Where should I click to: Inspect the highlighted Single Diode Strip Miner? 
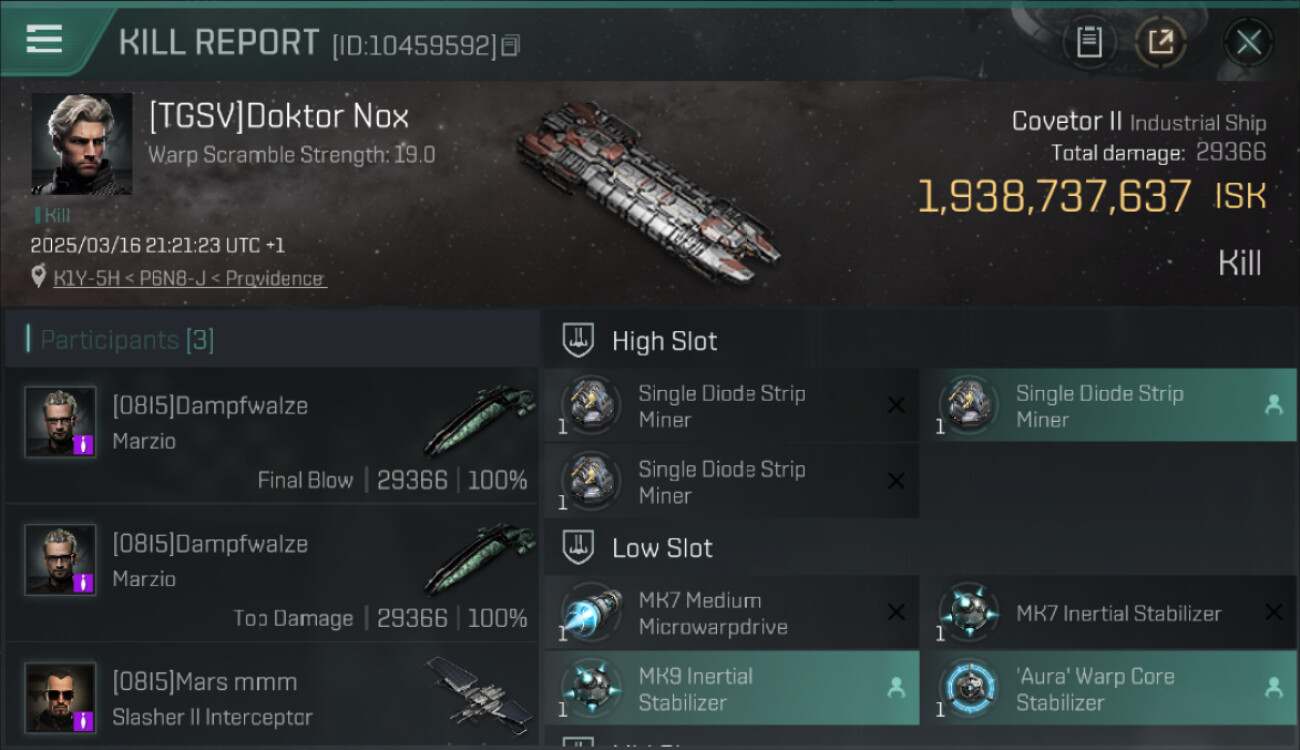[1108, 406]
